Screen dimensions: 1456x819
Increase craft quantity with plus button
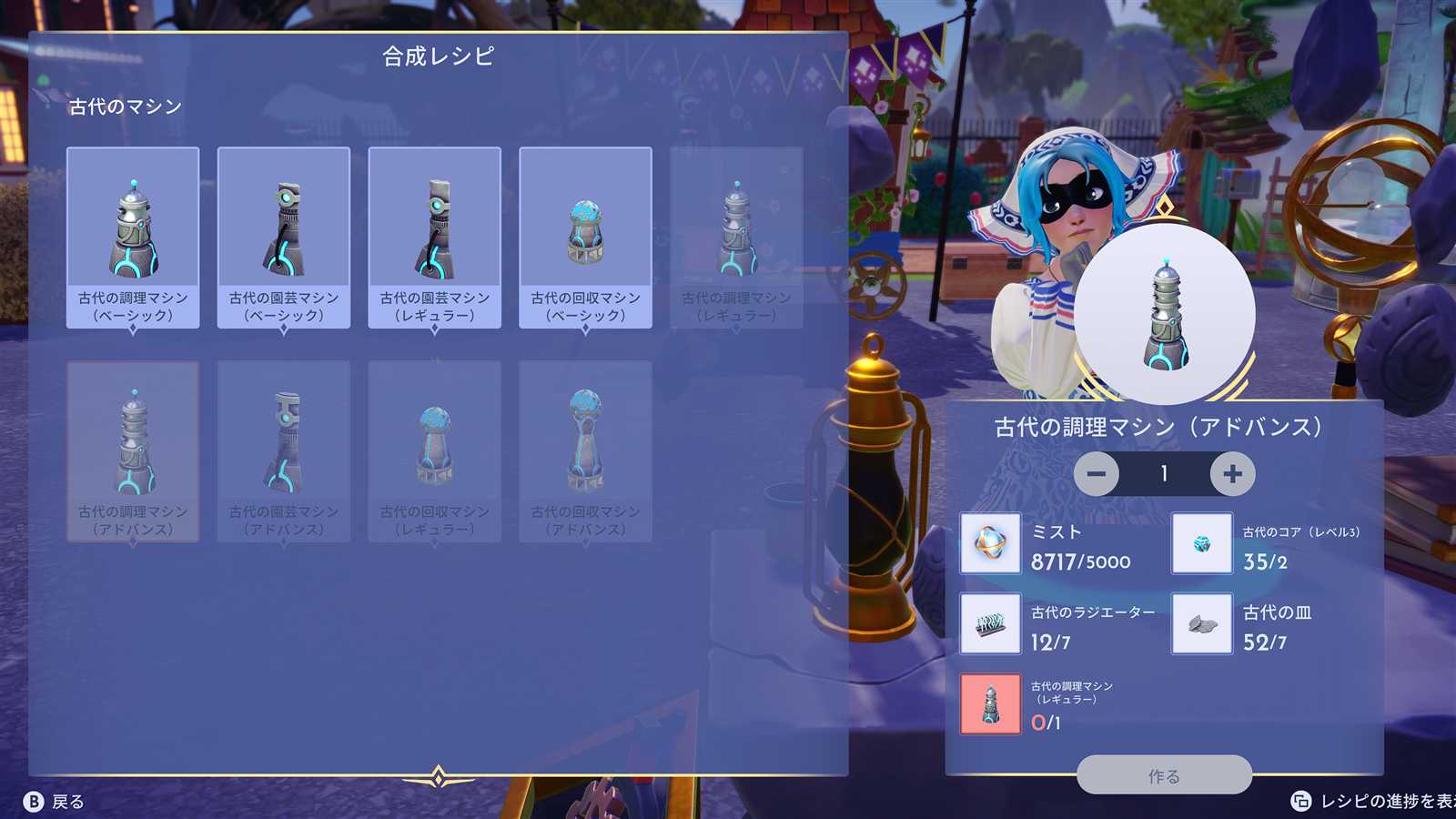pyautogui.click(x=1232, y=474)
